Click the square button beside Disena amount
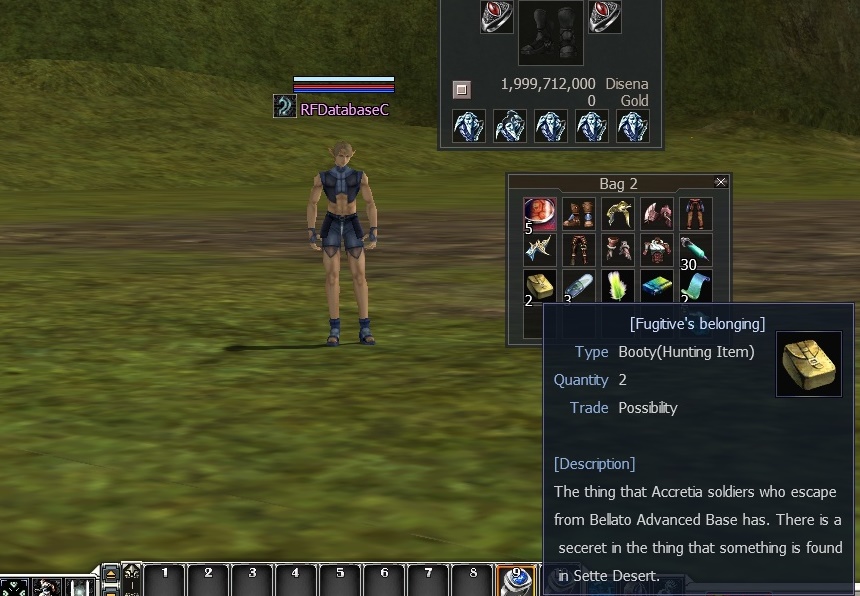The width and height of the screenshot is (860, 596). (x=461, y=90)
